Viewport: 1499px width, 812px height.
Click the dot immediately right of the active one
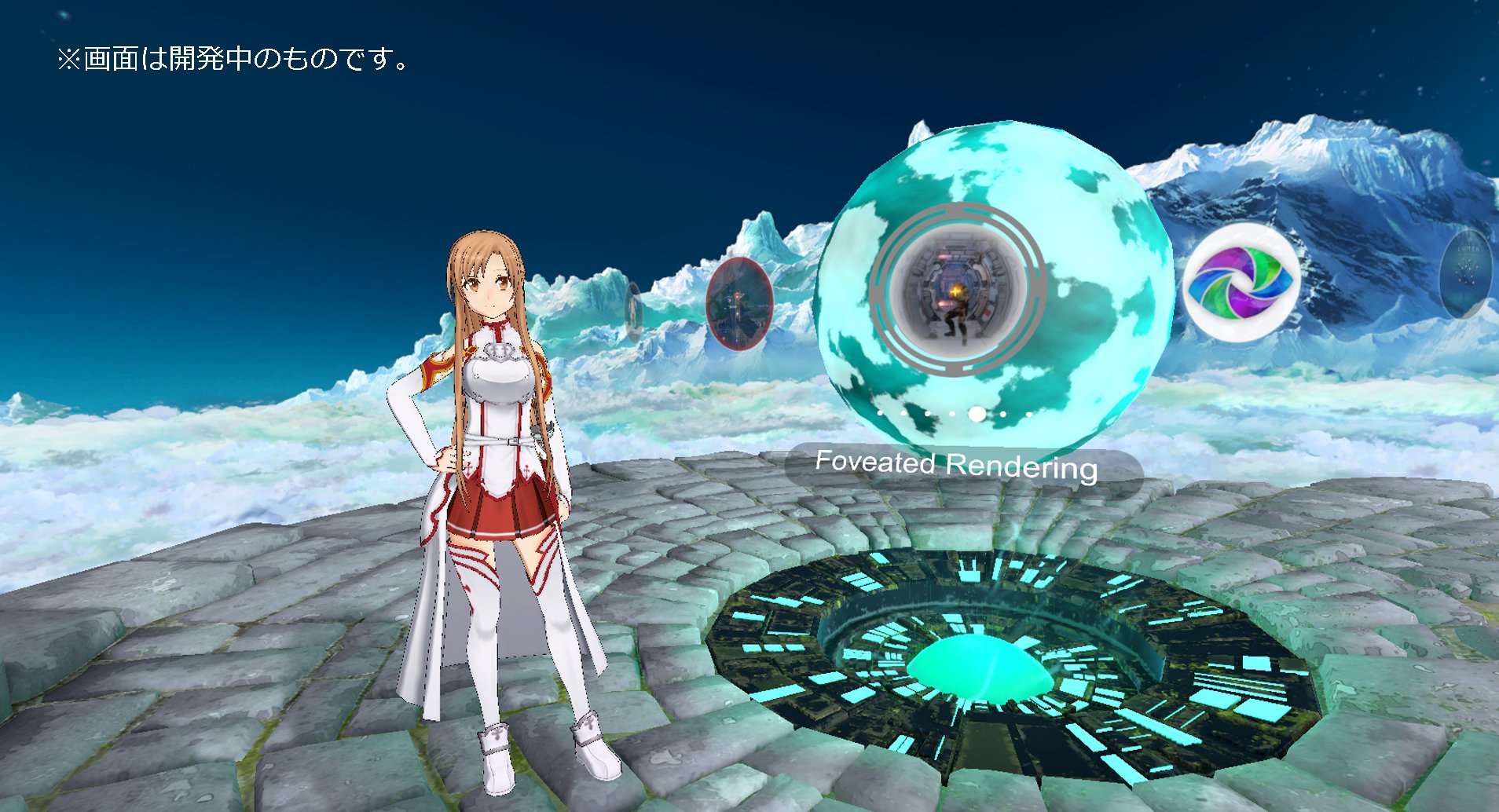point(1002,415)
